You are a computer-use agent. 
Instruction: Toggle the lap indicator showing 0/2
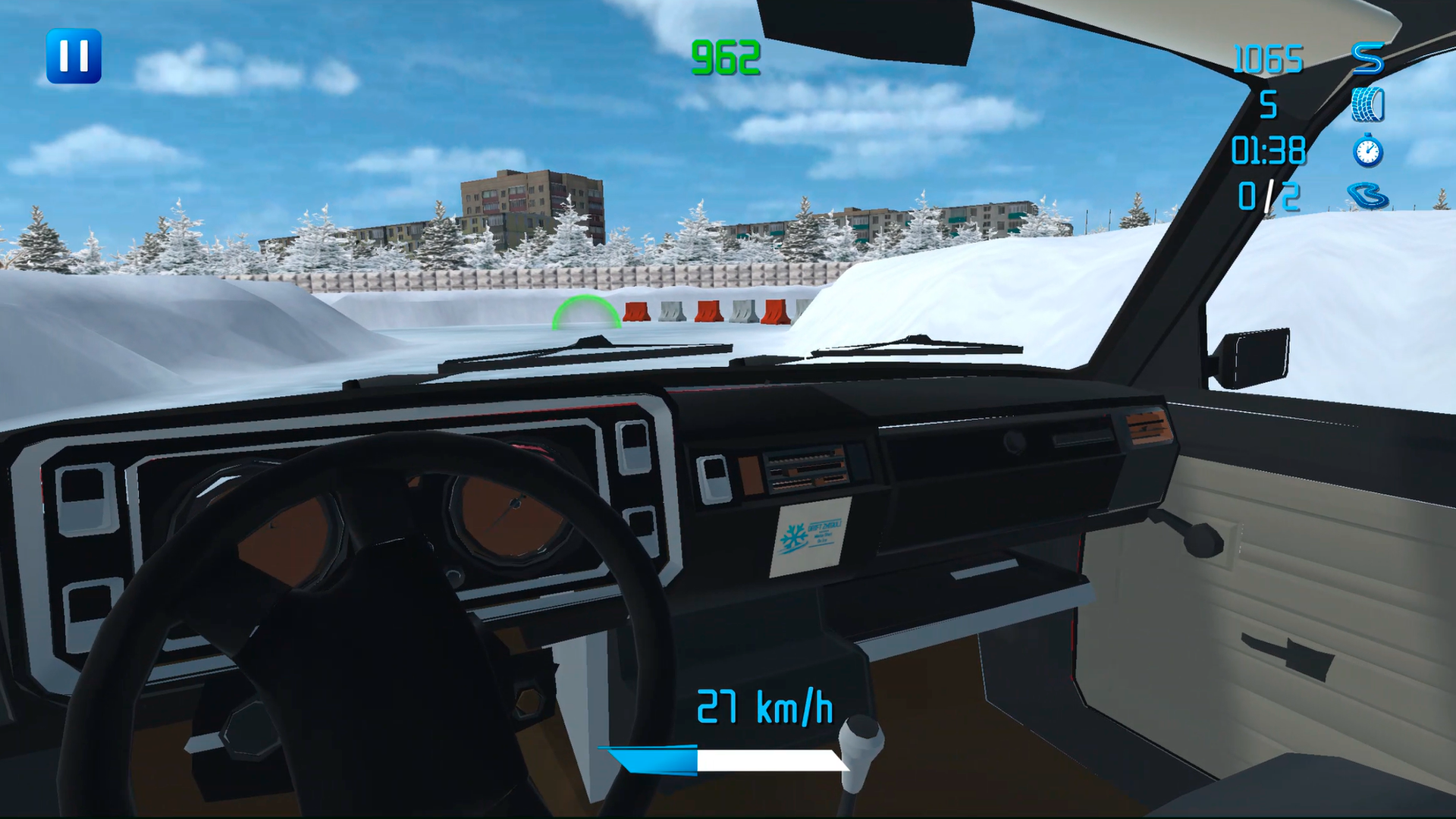[x=1266, y=196]
